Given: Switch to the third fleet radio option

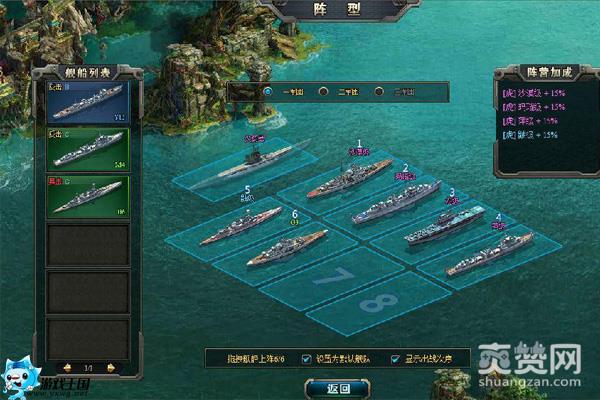Looking at the screenshot, I should pyautogui.click(x=379, y=91).
